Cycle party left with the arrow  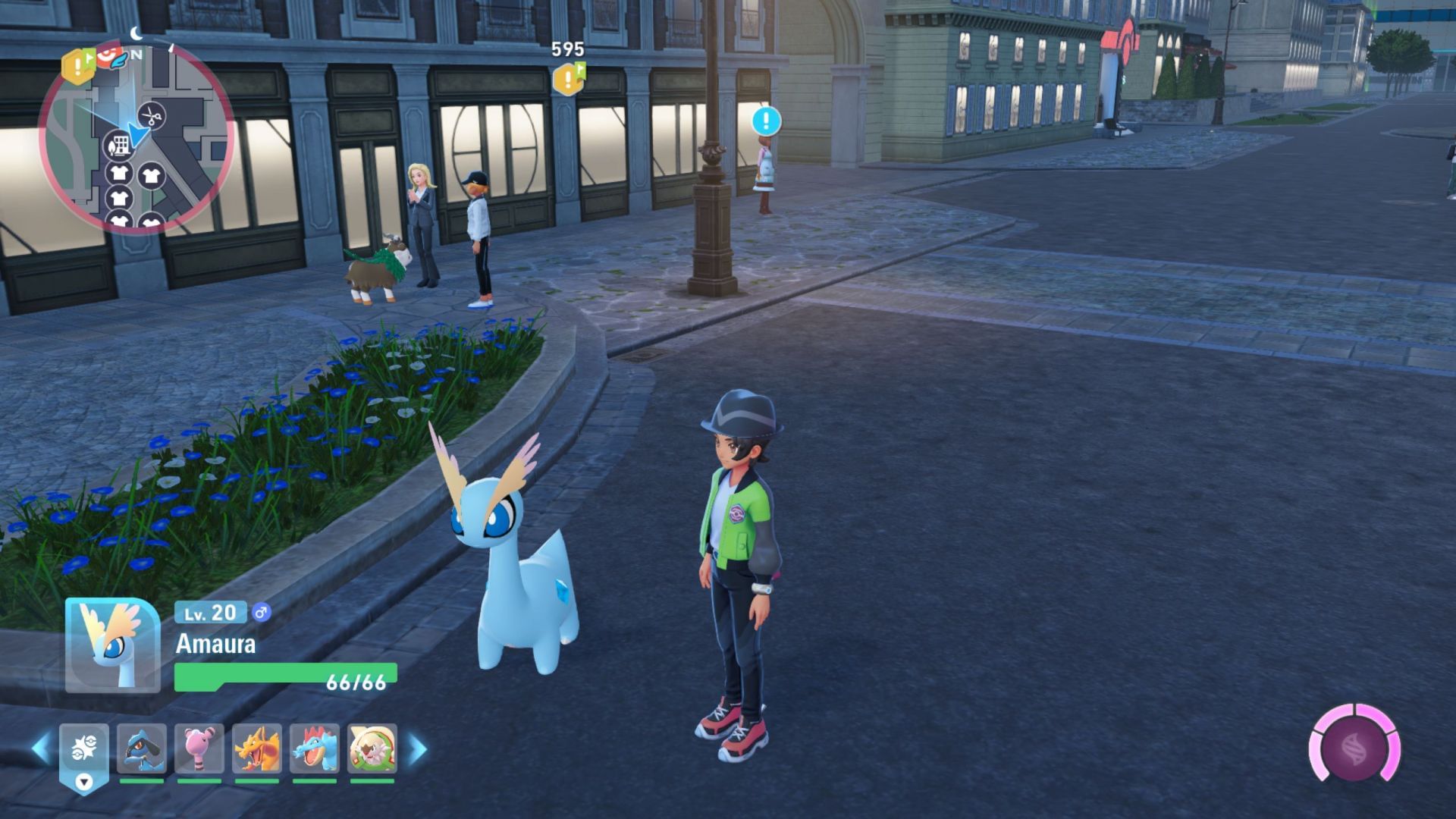tap(41, 749)
